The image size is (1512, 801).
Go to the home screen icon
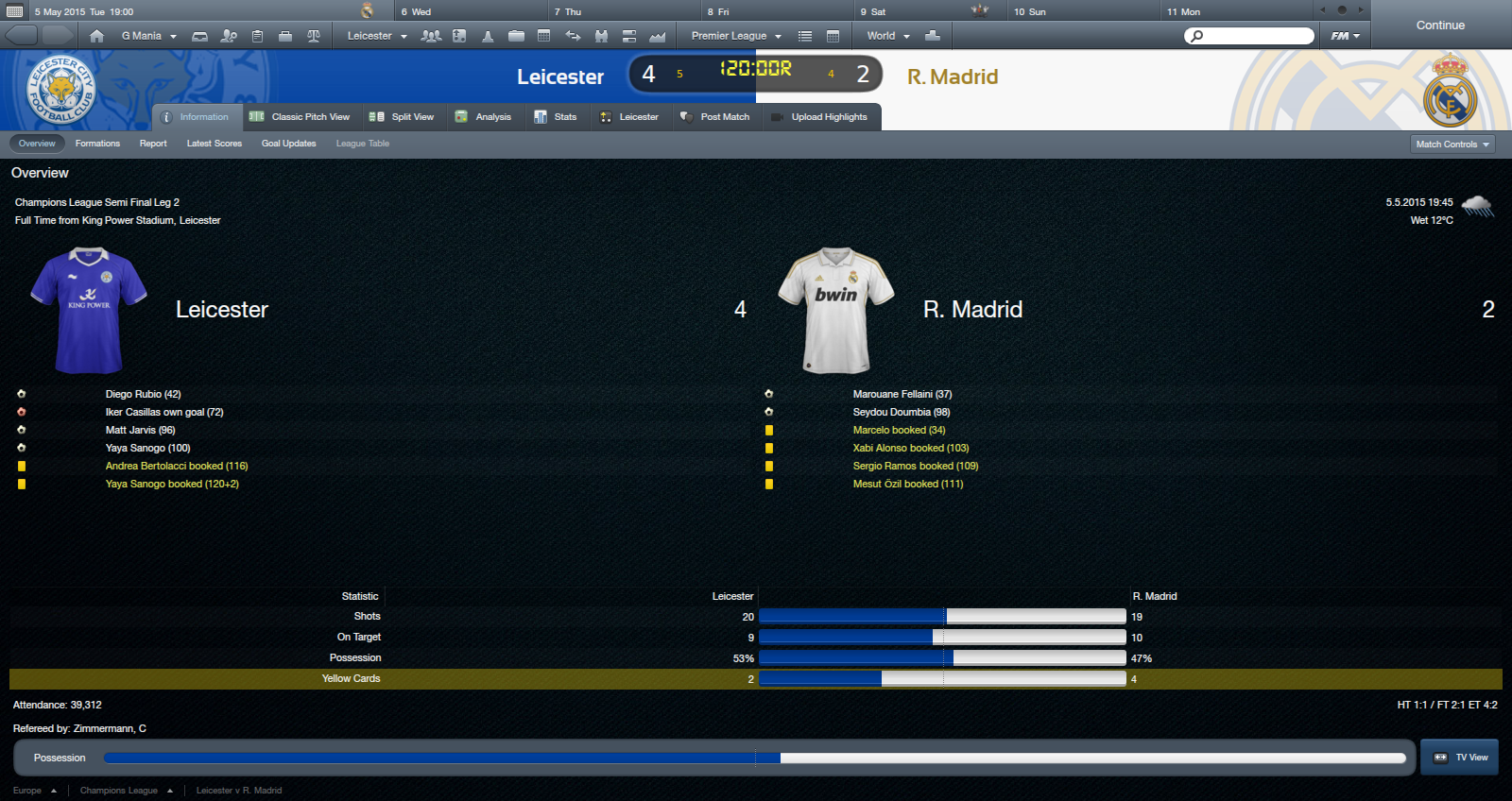(96, 36)
